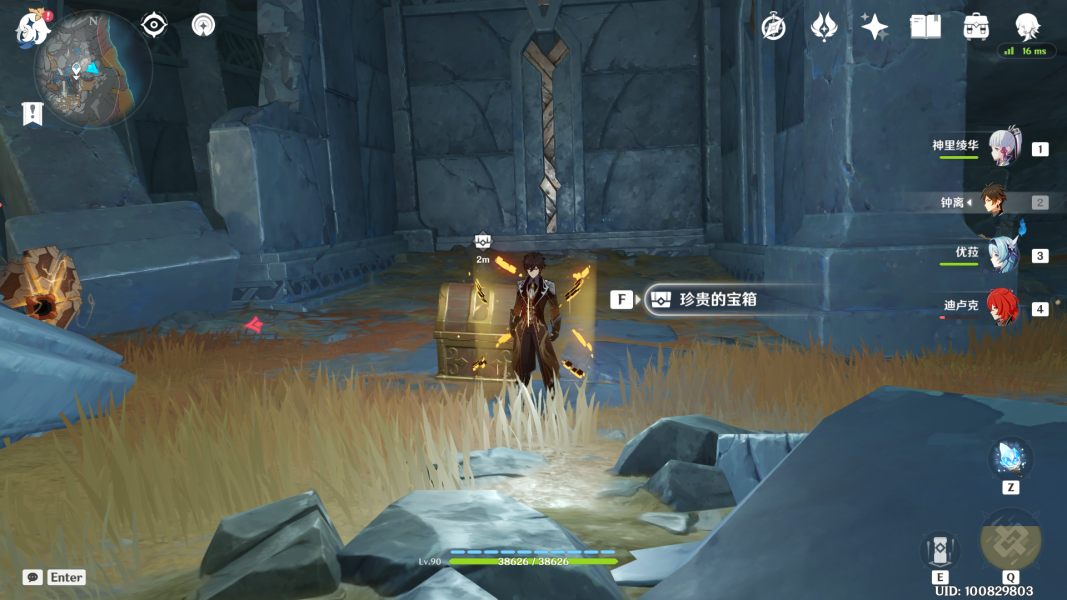Switch to party member 神里绫华
The image size is (1067, 600).
1004,148
